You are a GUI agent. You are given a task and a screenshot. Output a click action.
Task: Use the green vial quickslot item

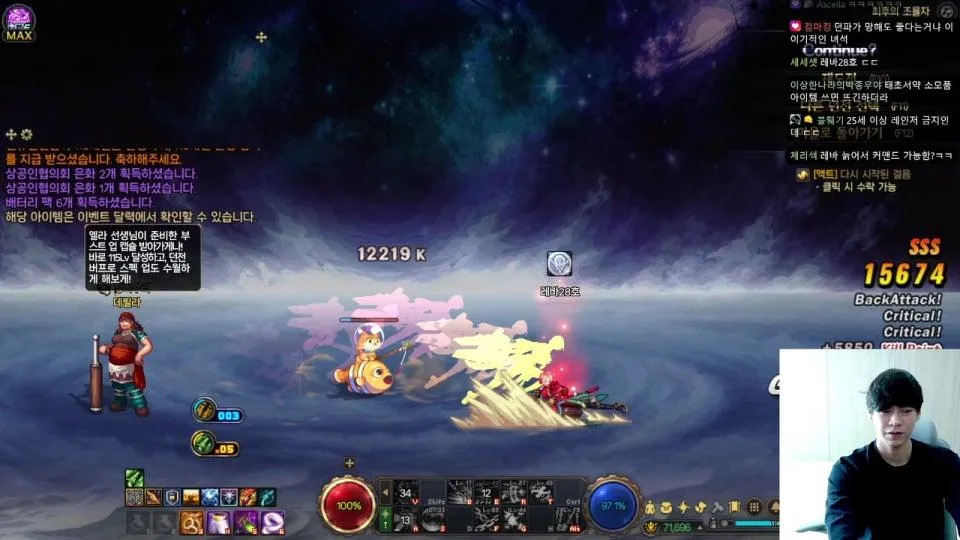pyautogui.click(x=245, y=521)
